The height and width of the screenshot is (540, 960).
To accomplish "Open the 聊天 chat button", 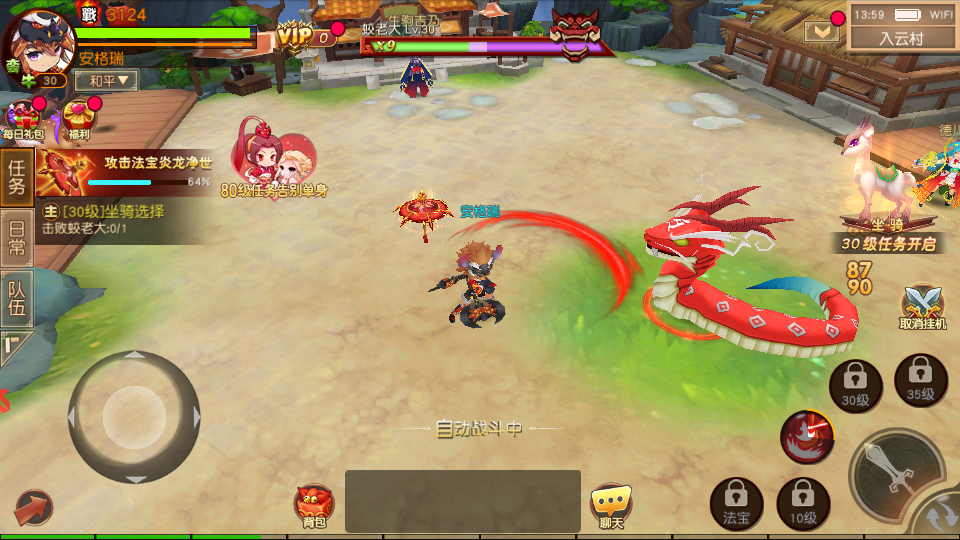I will tap(610, 503).
